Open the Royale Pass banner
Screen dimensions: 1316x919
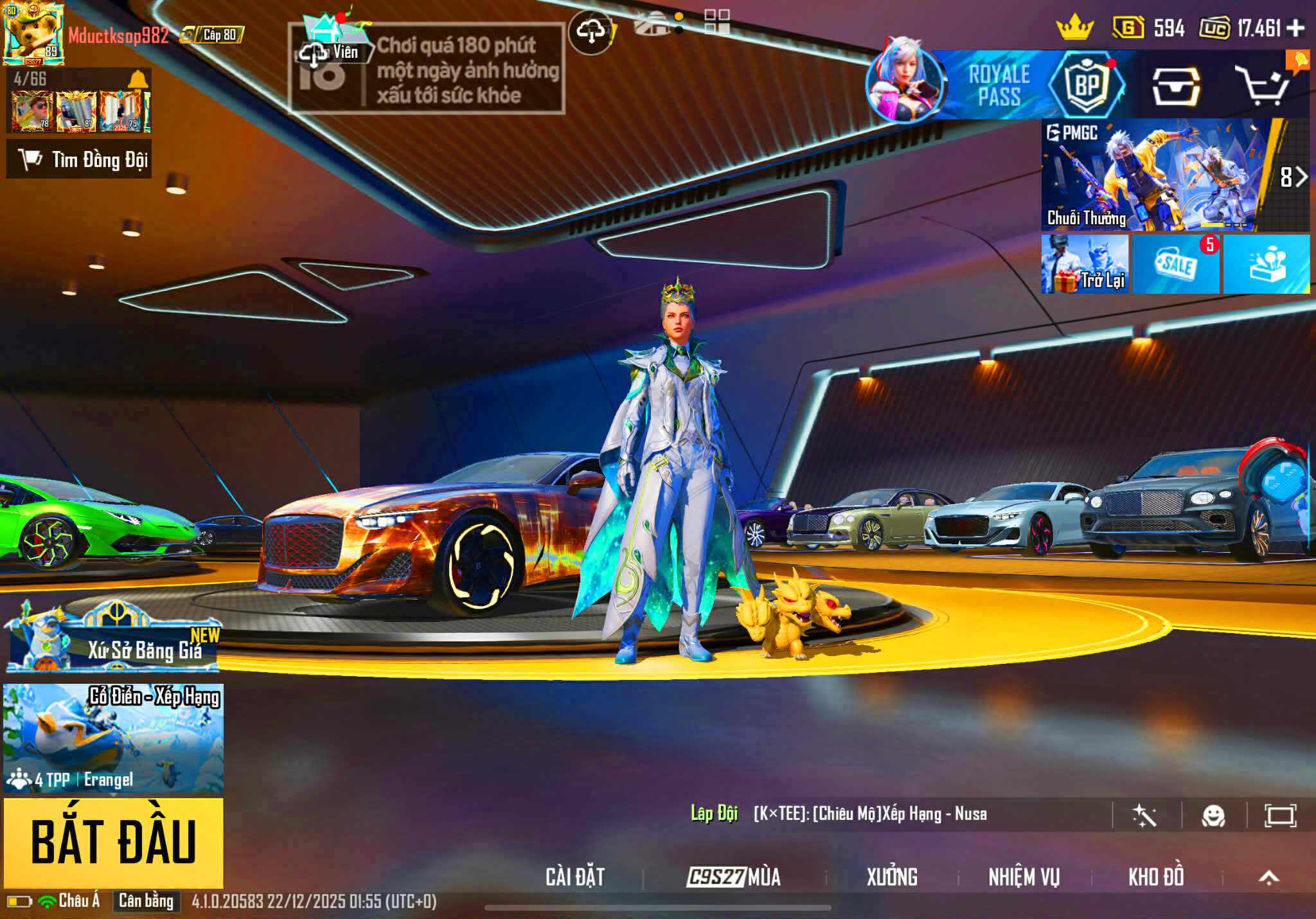tap(999, 85)
